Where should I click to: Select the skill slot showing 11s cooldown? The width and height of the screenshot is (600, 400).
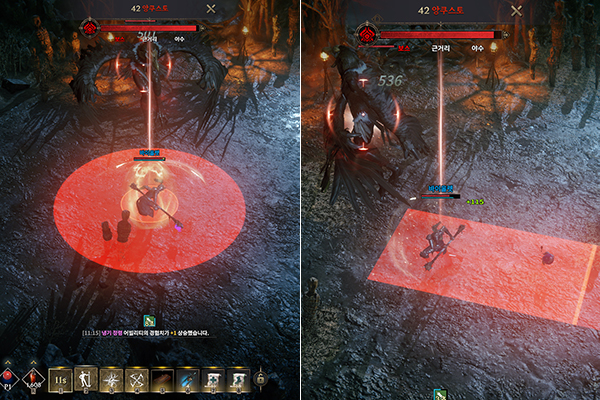point(61,379)
